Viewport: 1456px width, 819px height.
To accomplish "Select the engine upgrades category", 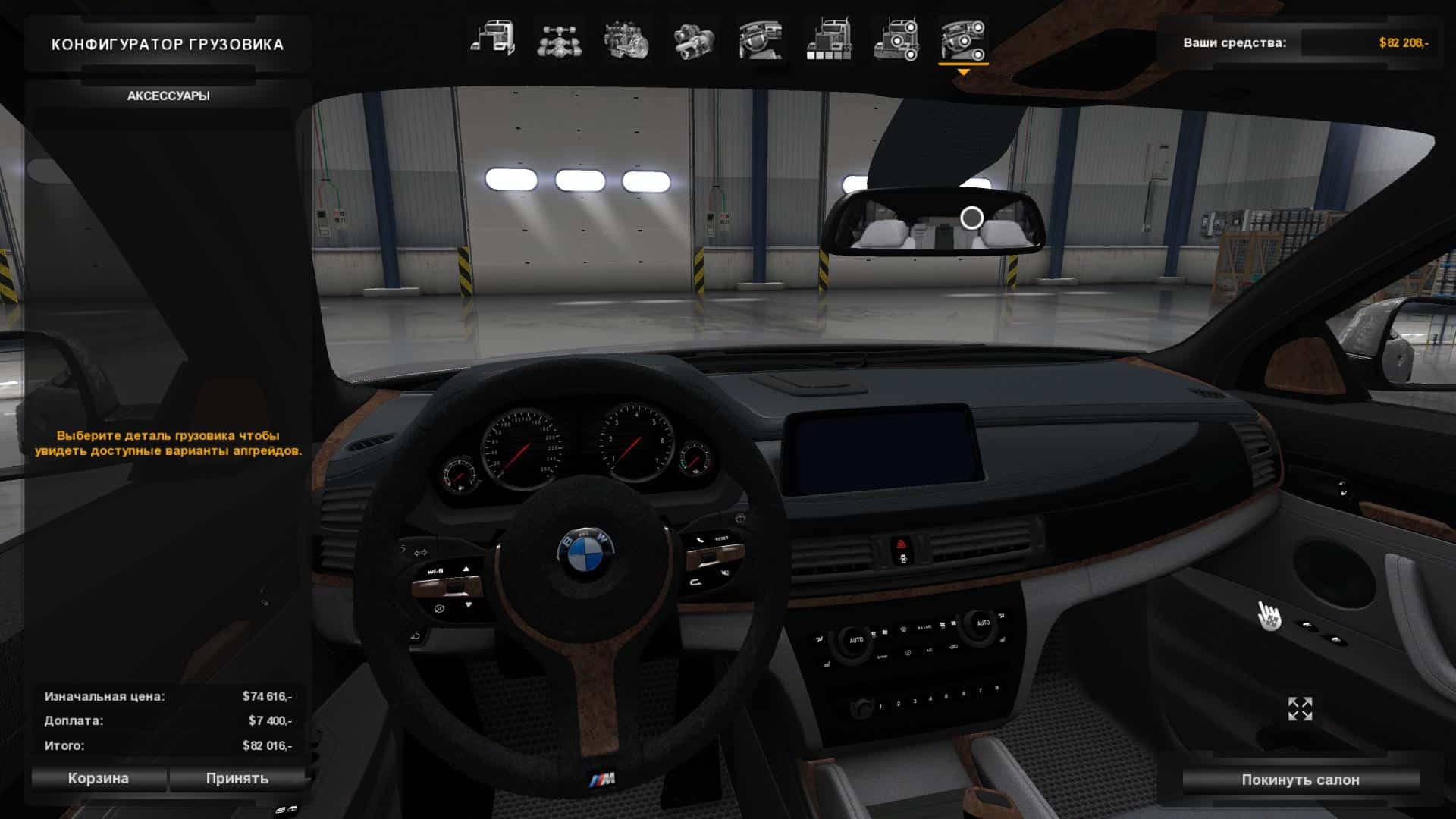I will [626, 39].
